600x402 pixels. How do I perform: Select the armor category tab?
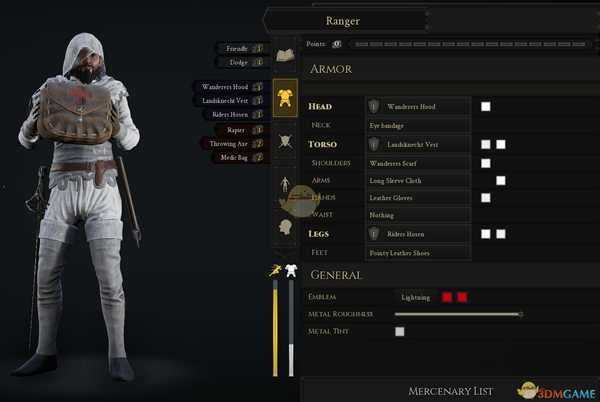coord(285,98)
